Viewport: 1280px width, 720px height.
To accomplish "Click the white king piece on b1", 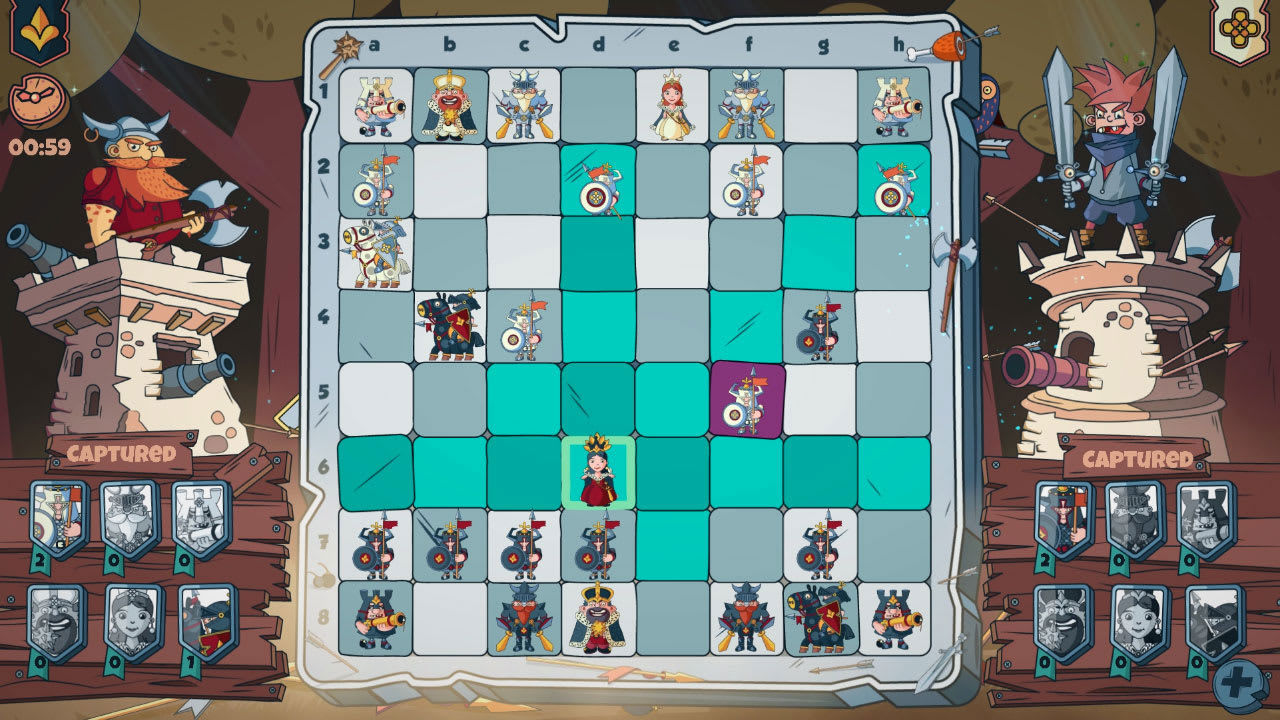I will click(450, 100).
